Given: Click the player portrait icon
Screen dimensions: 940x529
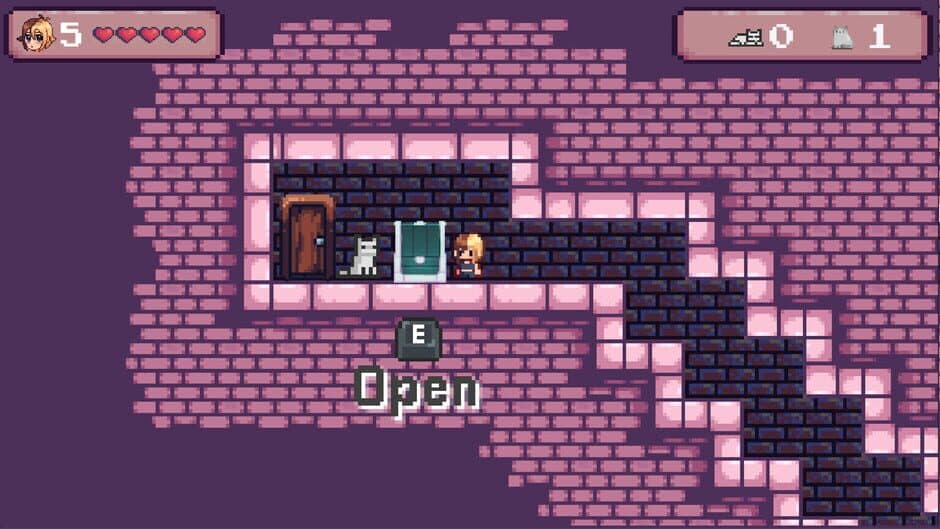Looking at the screenshot, I should click(x=36, y=35).
